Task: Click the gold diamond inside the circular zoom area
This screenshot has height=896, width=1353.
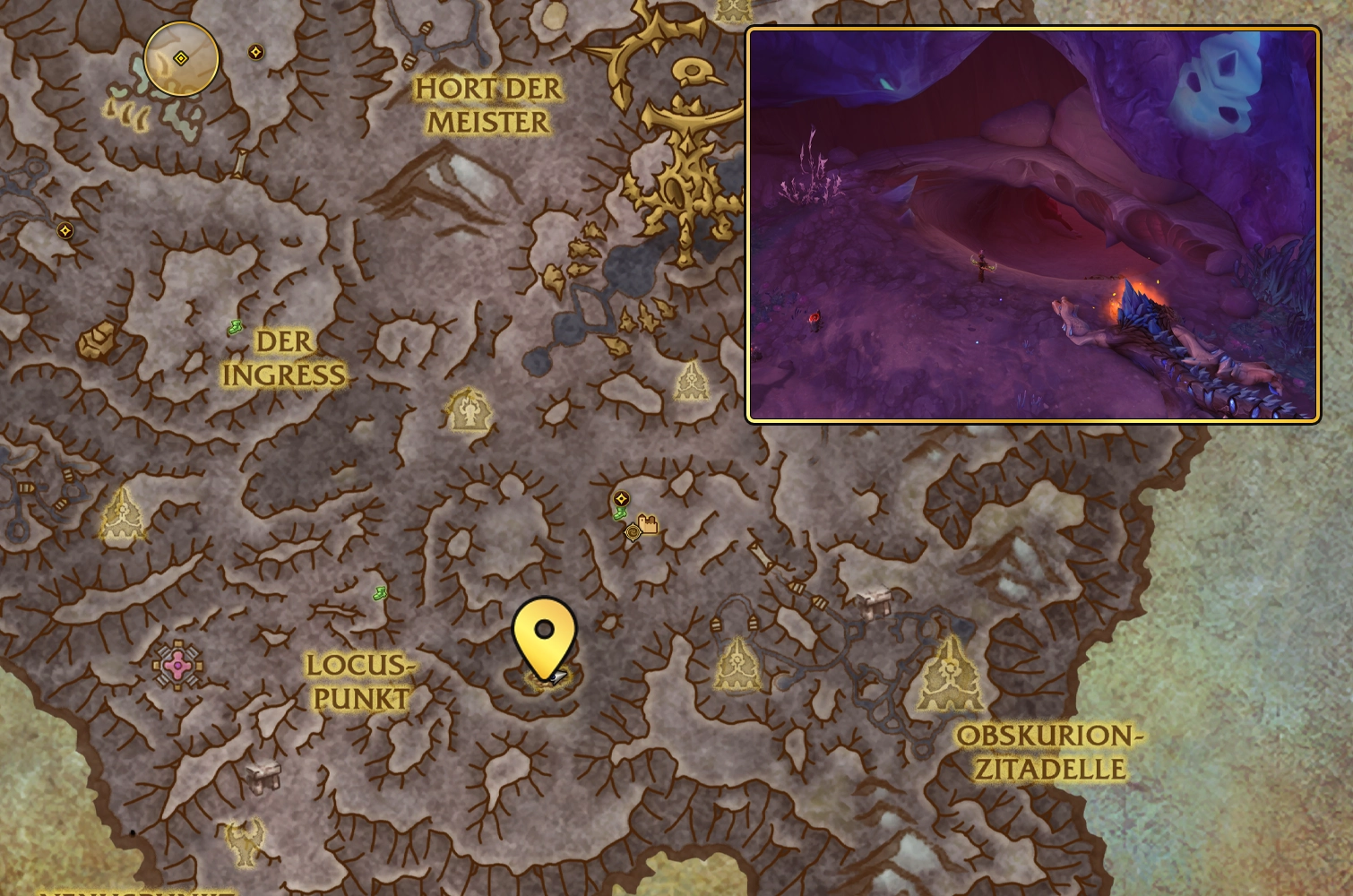Action: pos(181,59)
